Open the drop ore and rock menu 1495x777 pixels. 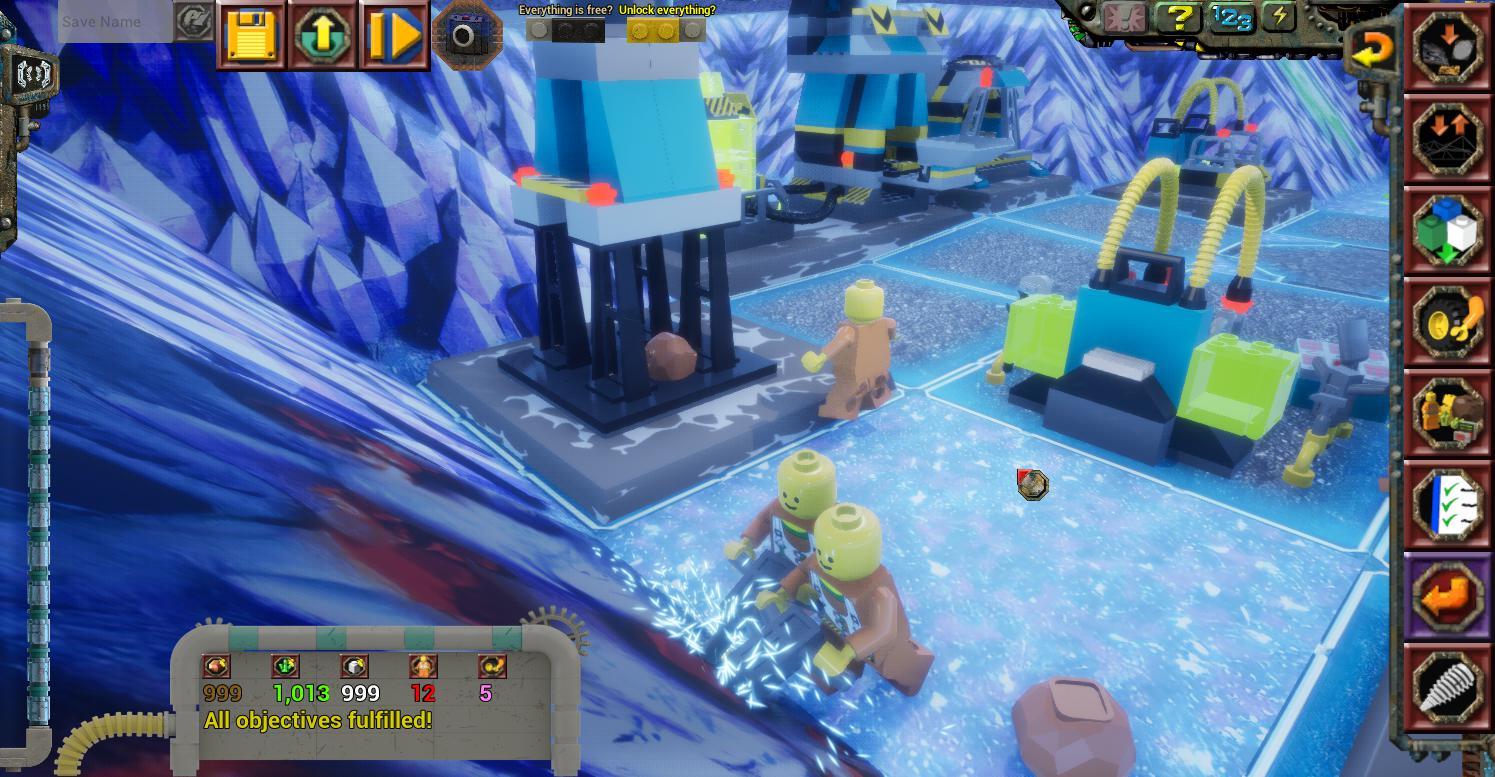[x=1447, y=47]
